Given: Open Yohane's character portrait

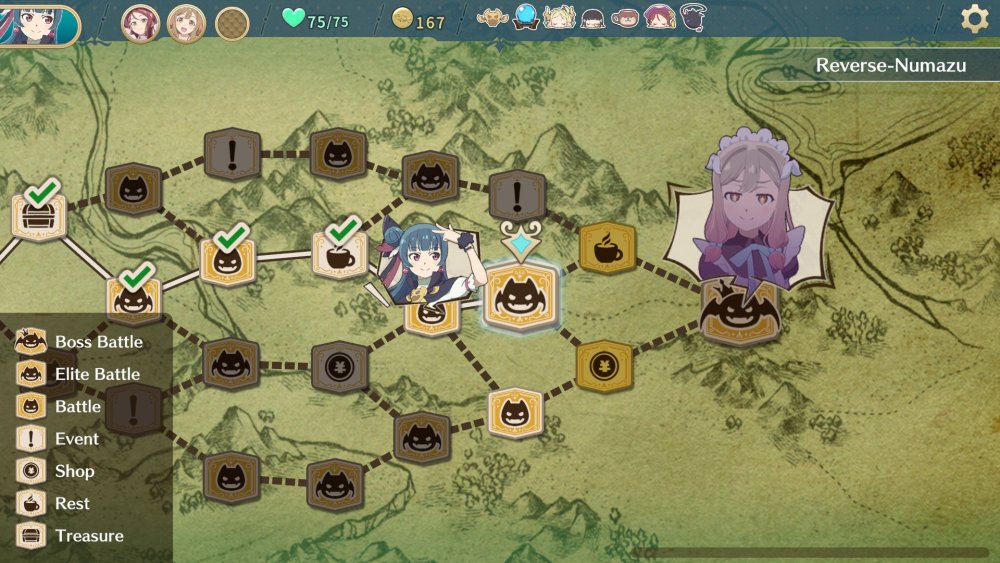Looking at the screenshot, I should [x=38, y=24].
